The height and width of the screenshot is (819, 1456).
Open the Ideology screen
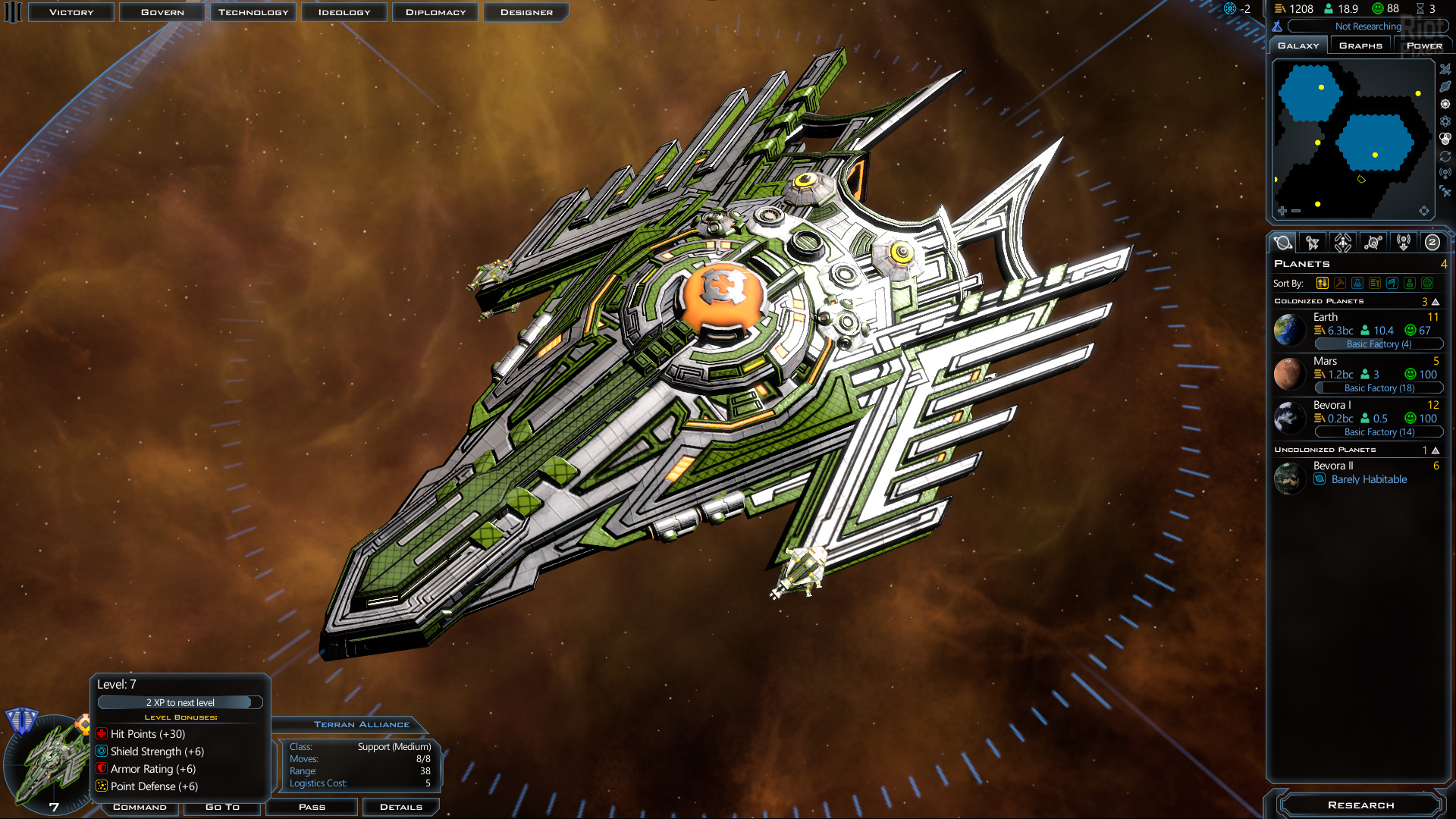pos(344,12)
